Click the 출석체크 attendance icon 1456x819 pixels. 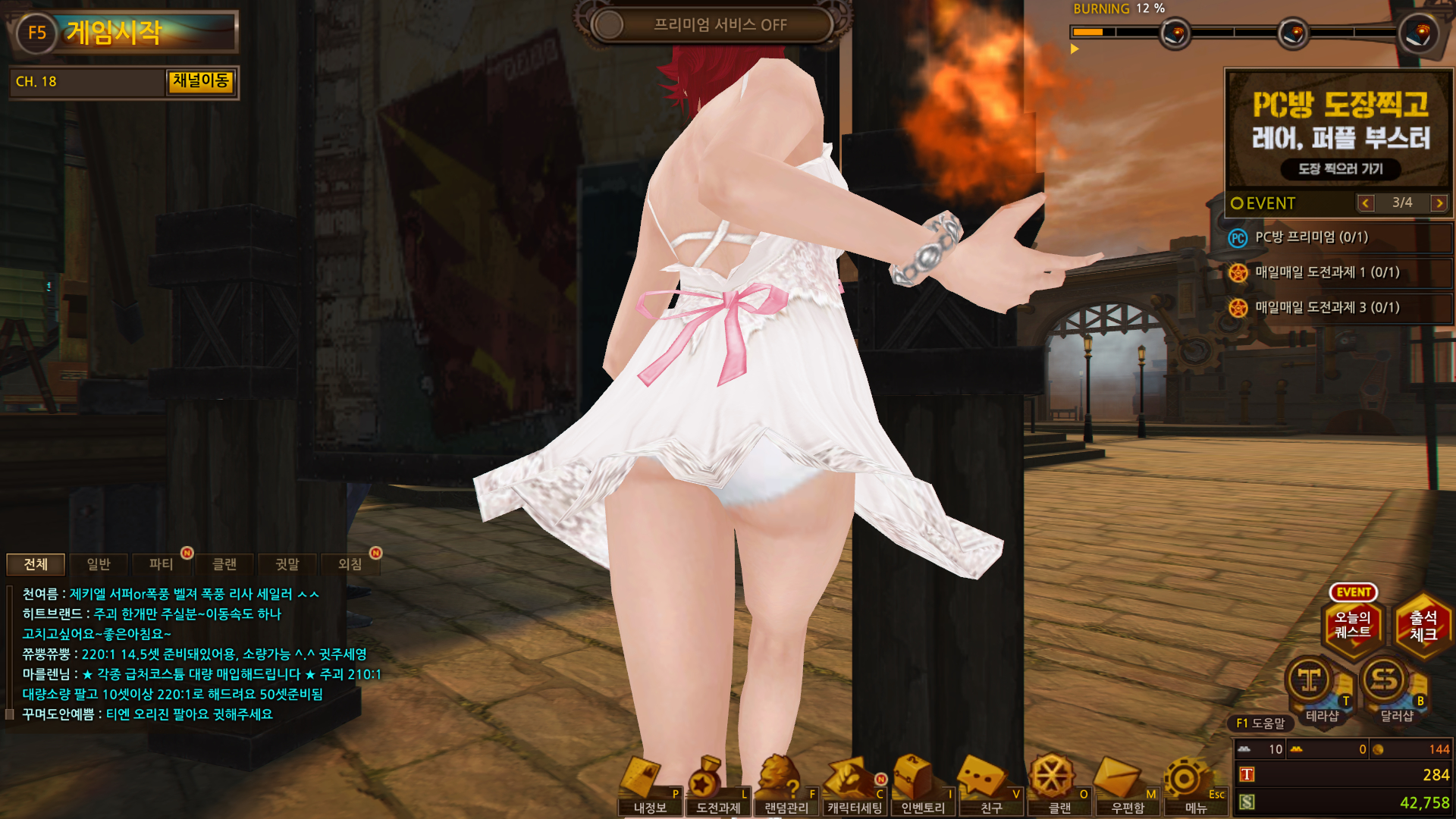(1423, 626)
